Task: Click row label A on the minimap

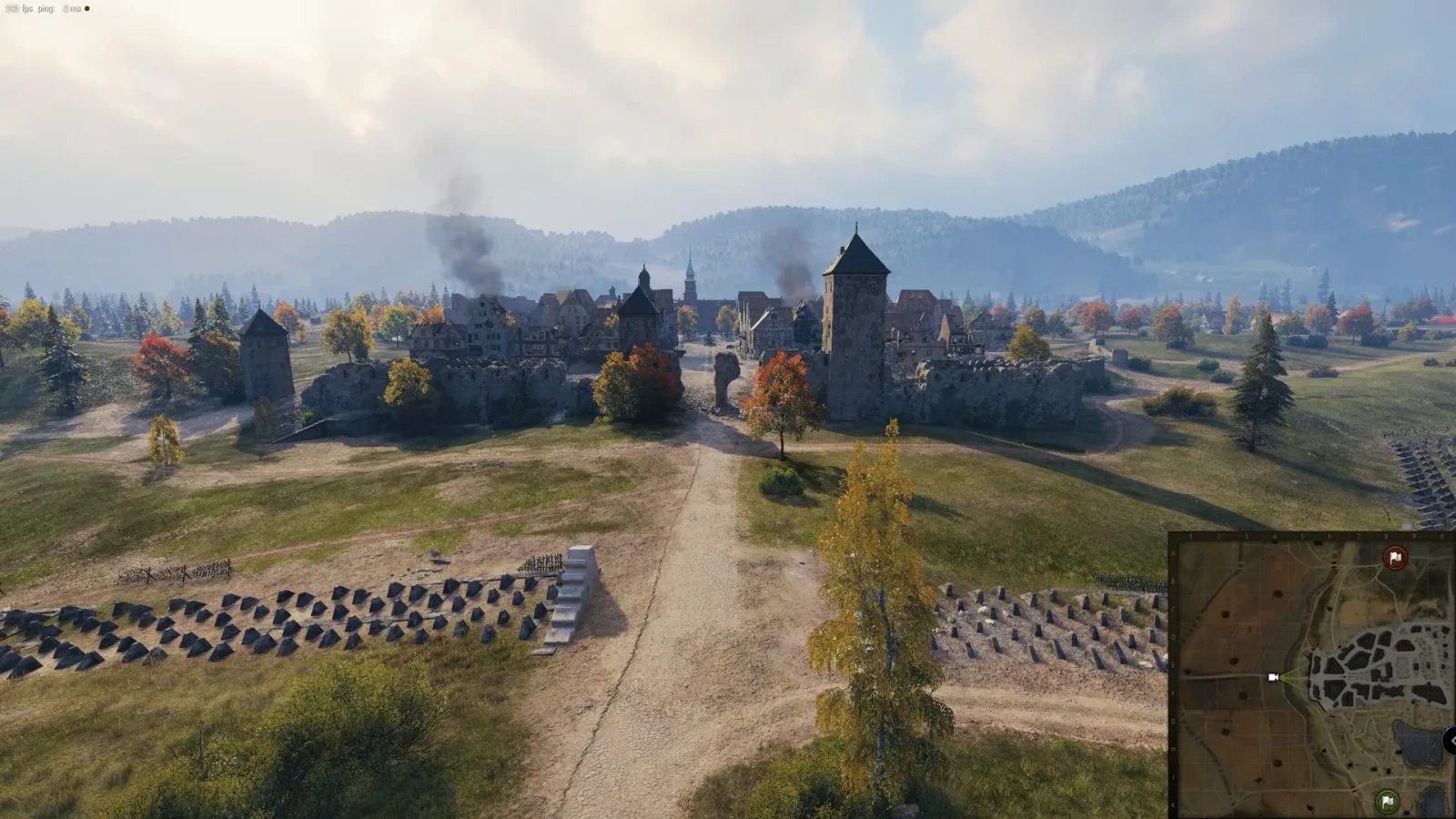Action: tap(1173, 552)
